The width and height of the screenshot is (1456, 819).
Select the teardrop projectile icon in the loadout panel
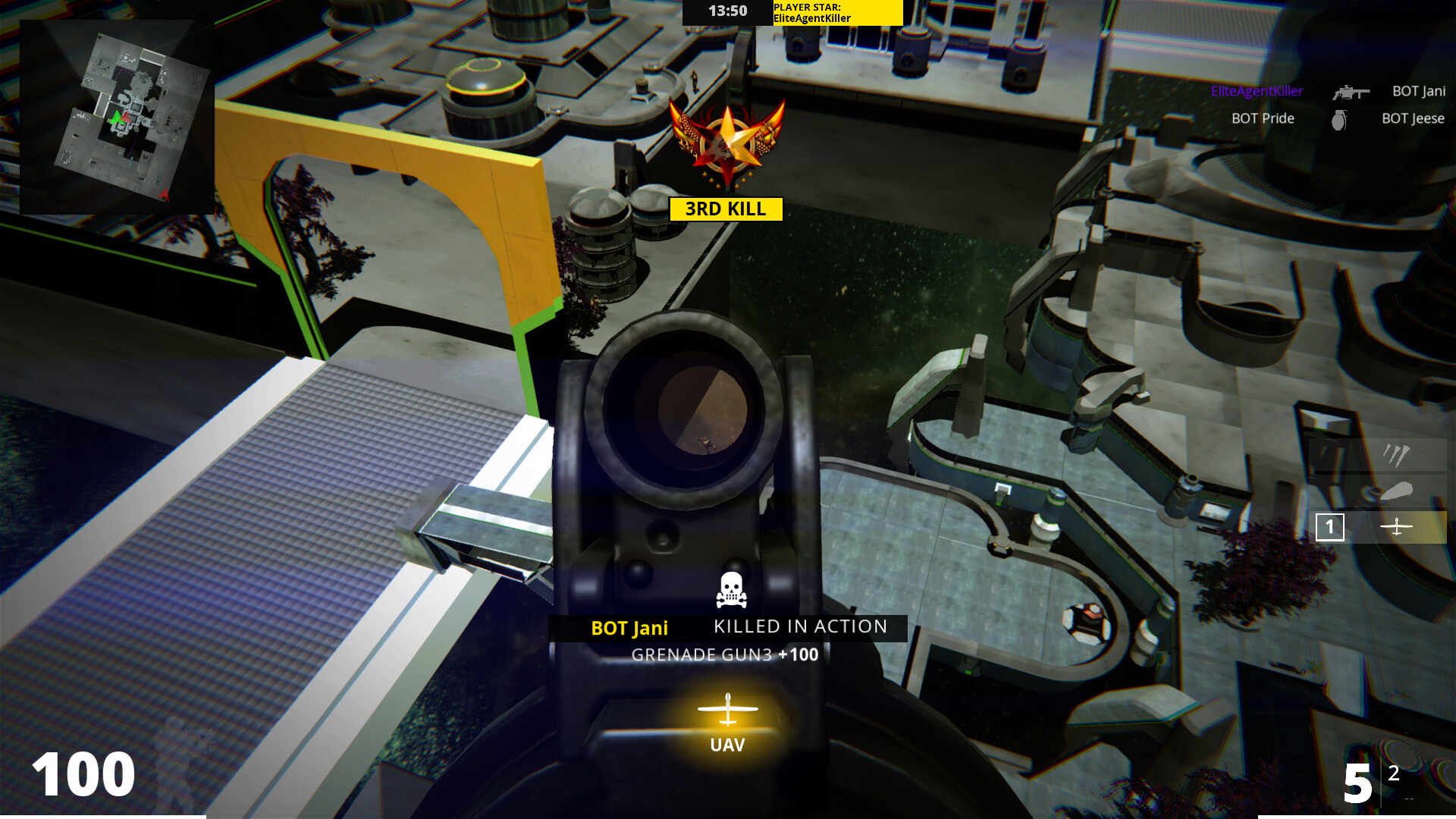[x=1395, y=491]
